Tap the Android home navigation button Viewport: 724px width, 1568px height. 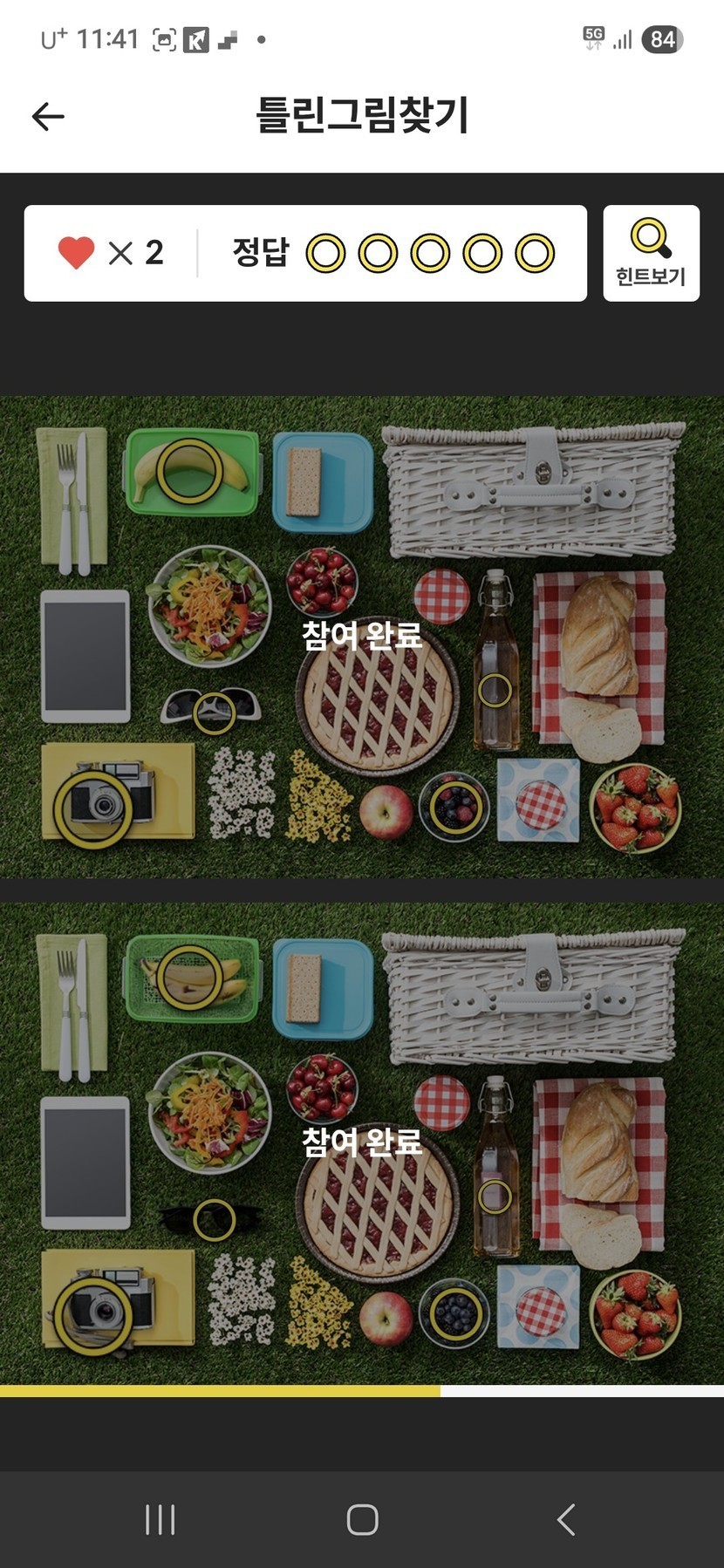point(362,1519)
